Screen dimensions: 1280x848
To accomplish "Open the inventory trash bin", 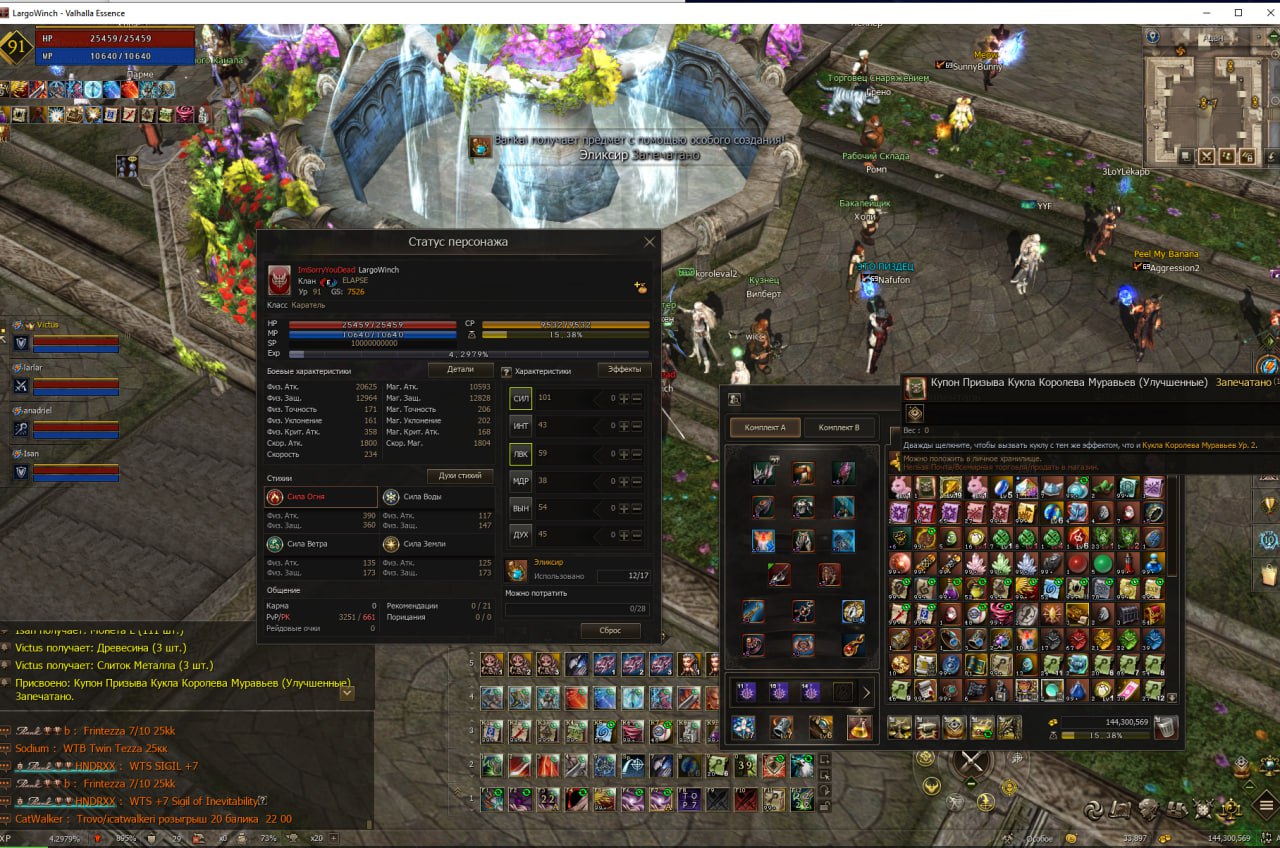I will coord(1166,728).
